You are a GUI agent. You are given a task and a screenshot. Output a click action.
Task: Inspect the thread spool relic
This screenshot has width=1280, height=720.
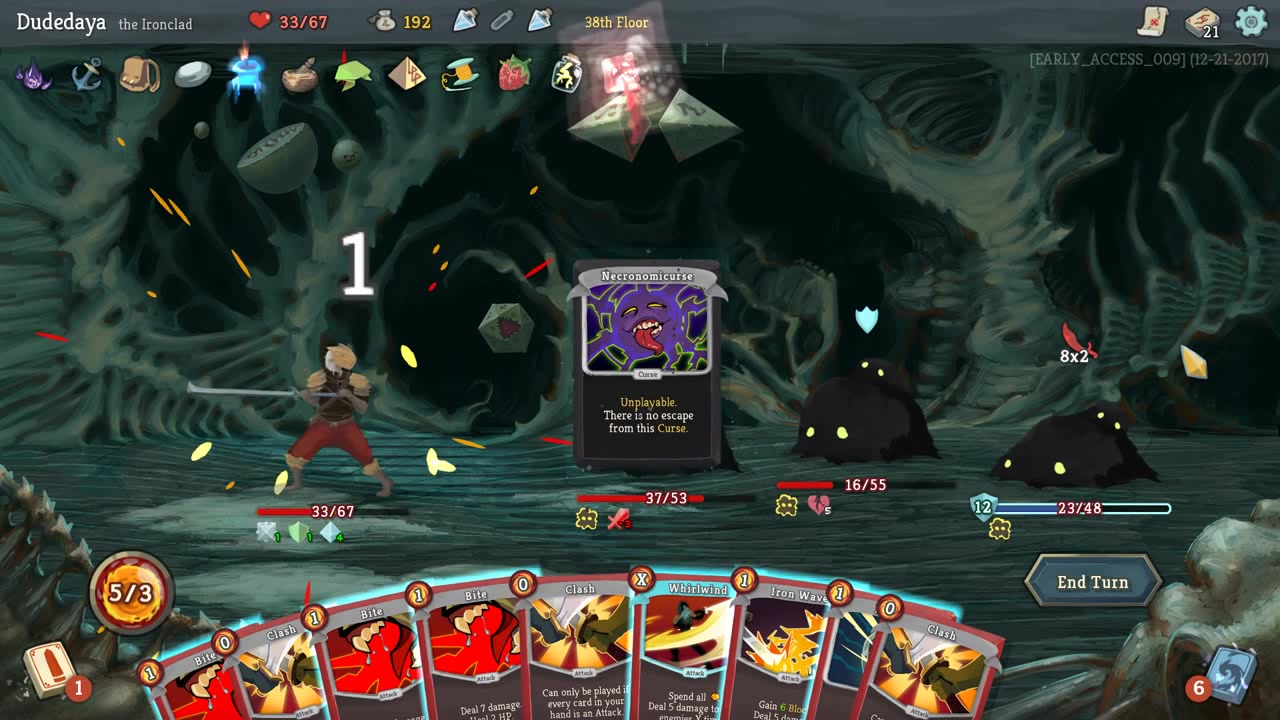click(x=460, y=74)
